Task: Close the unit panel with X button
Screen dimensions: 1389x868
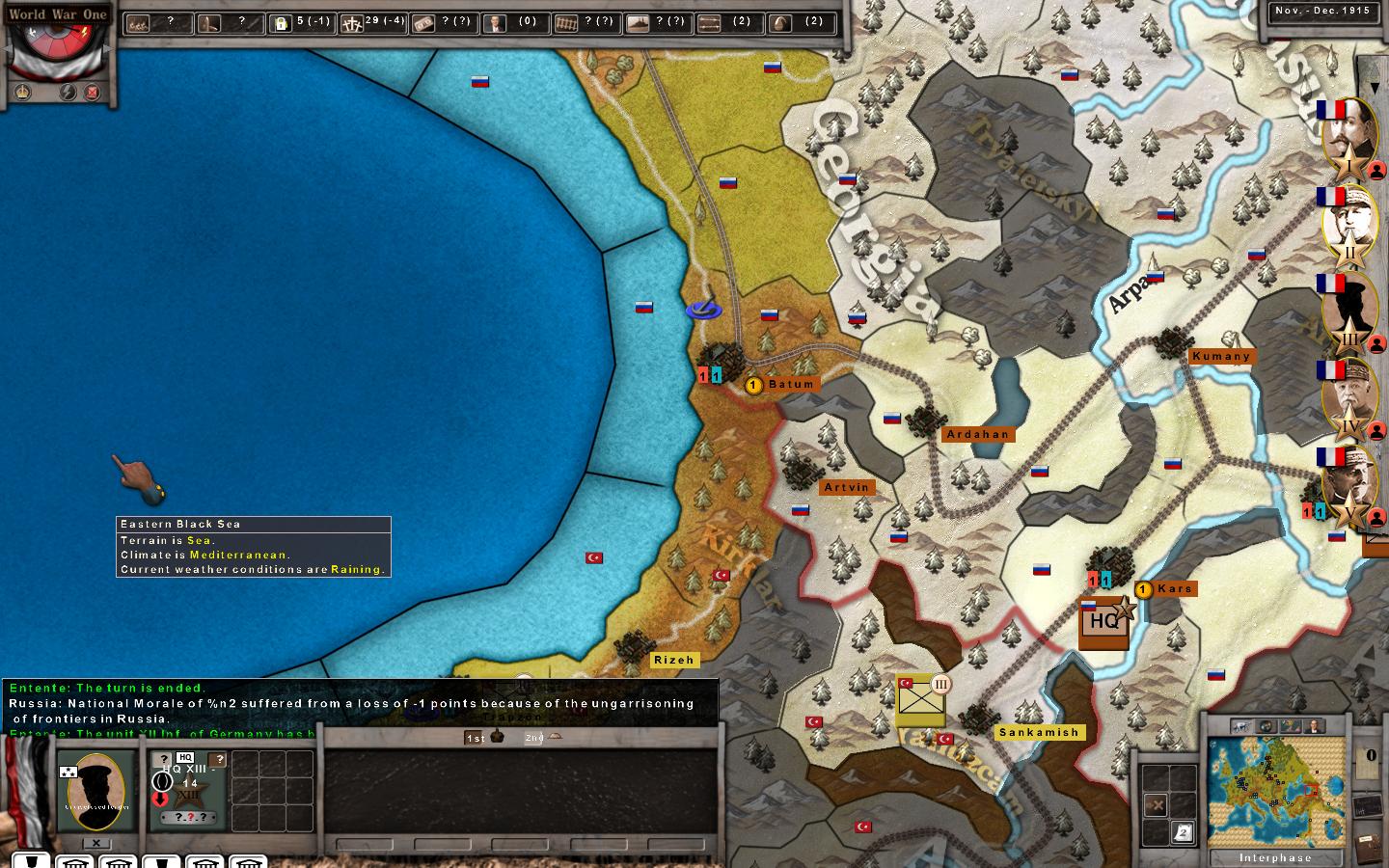Action: (95, 843)
